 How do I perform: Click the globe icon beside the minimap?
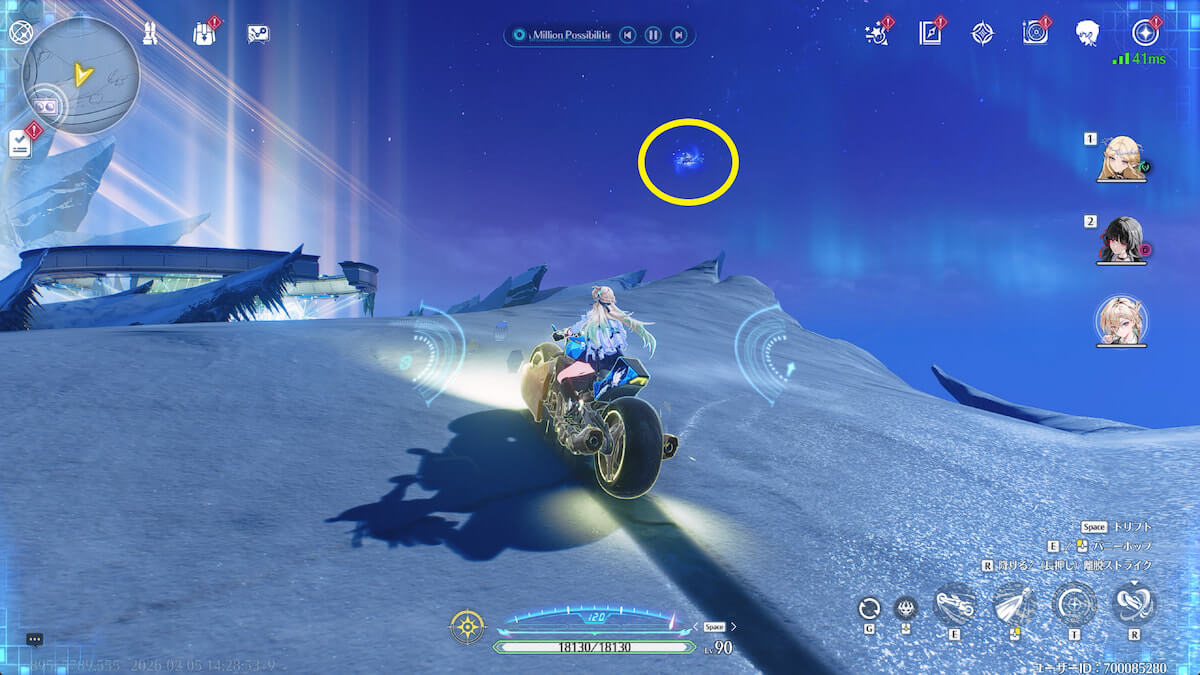pyautogui.click(x=21, y=32)
